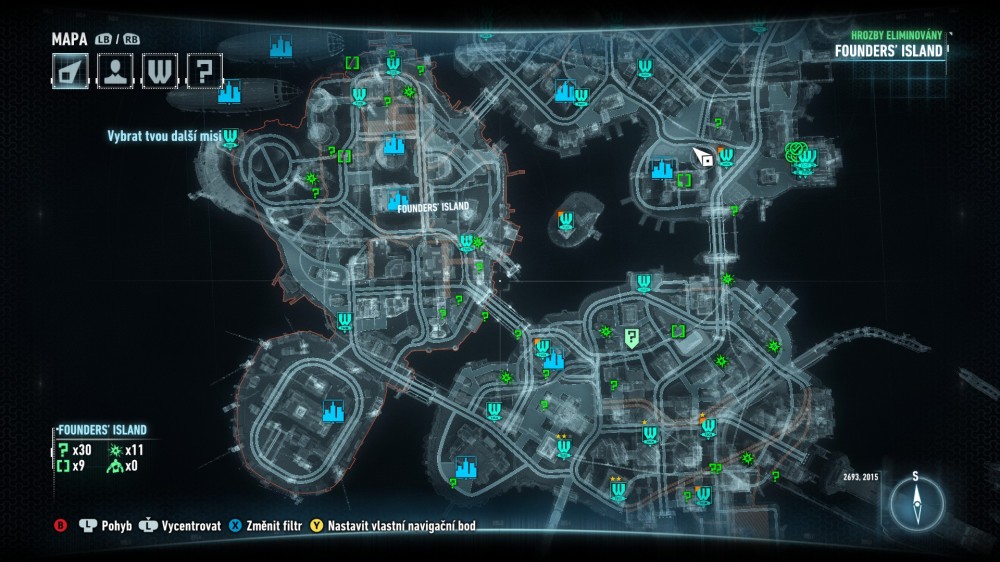Select the large Riddler question mark marker
Screen dimensions: 1000x562
[x=631, y=338]
